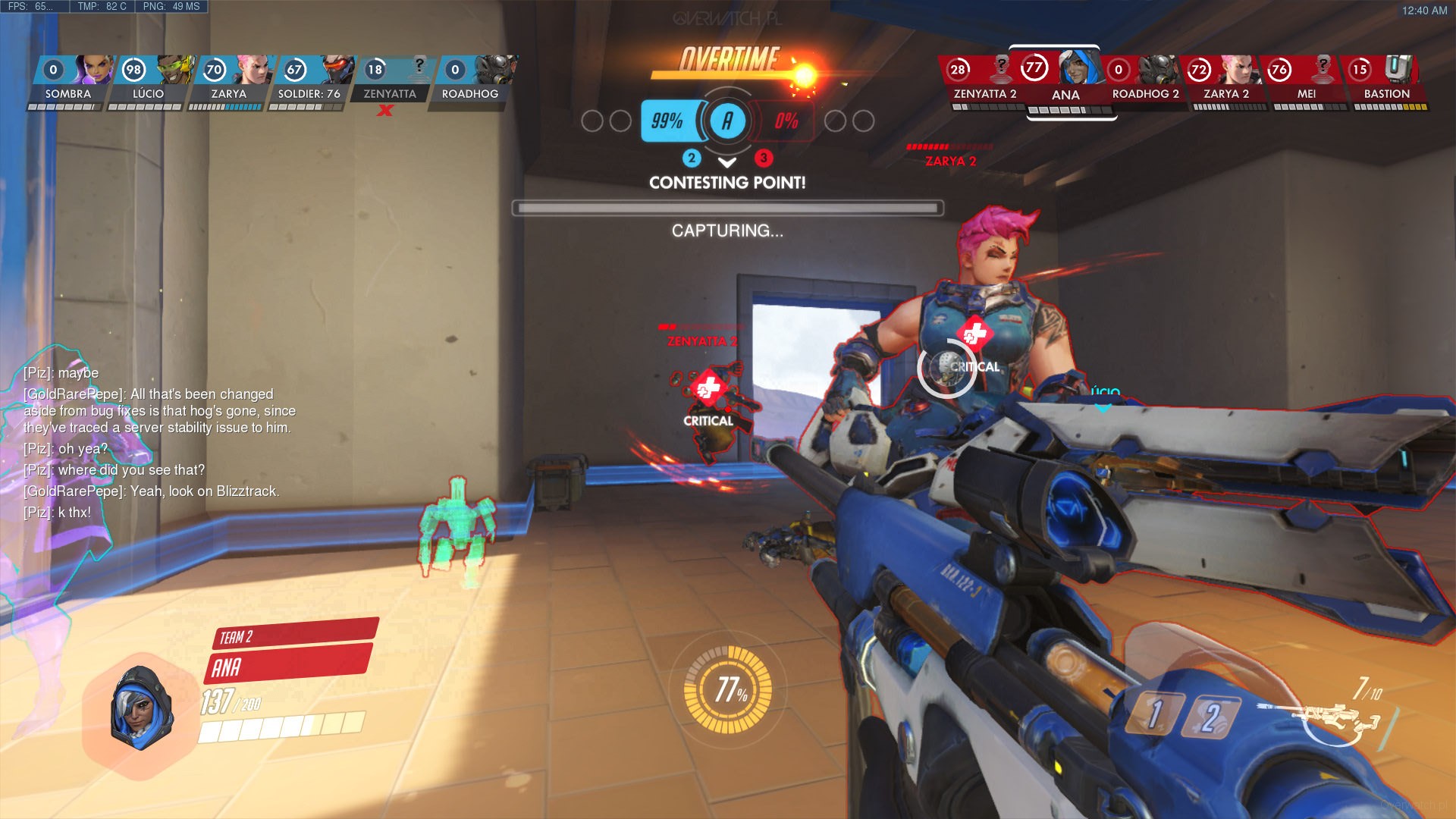This screenshot has height=819, width=1456.
Task: Click the point A objective icon
Action: 727,121
